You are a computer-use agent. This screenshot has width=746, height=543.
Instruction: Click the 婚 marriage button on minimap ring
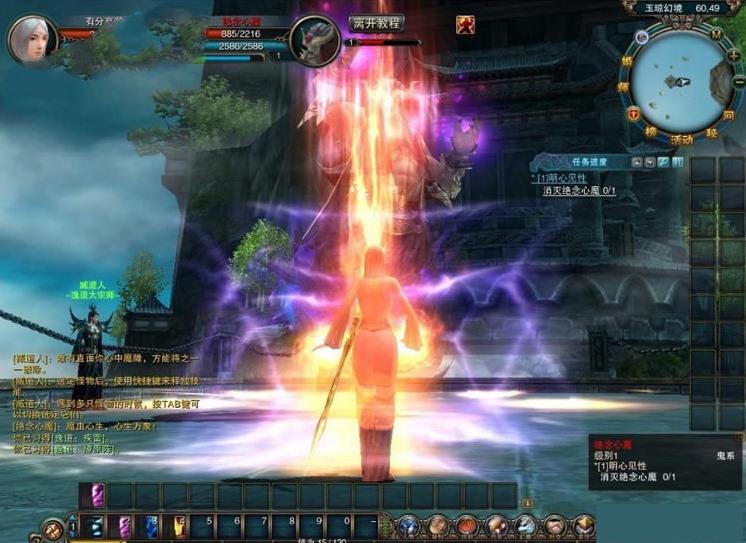pos(626,62)
